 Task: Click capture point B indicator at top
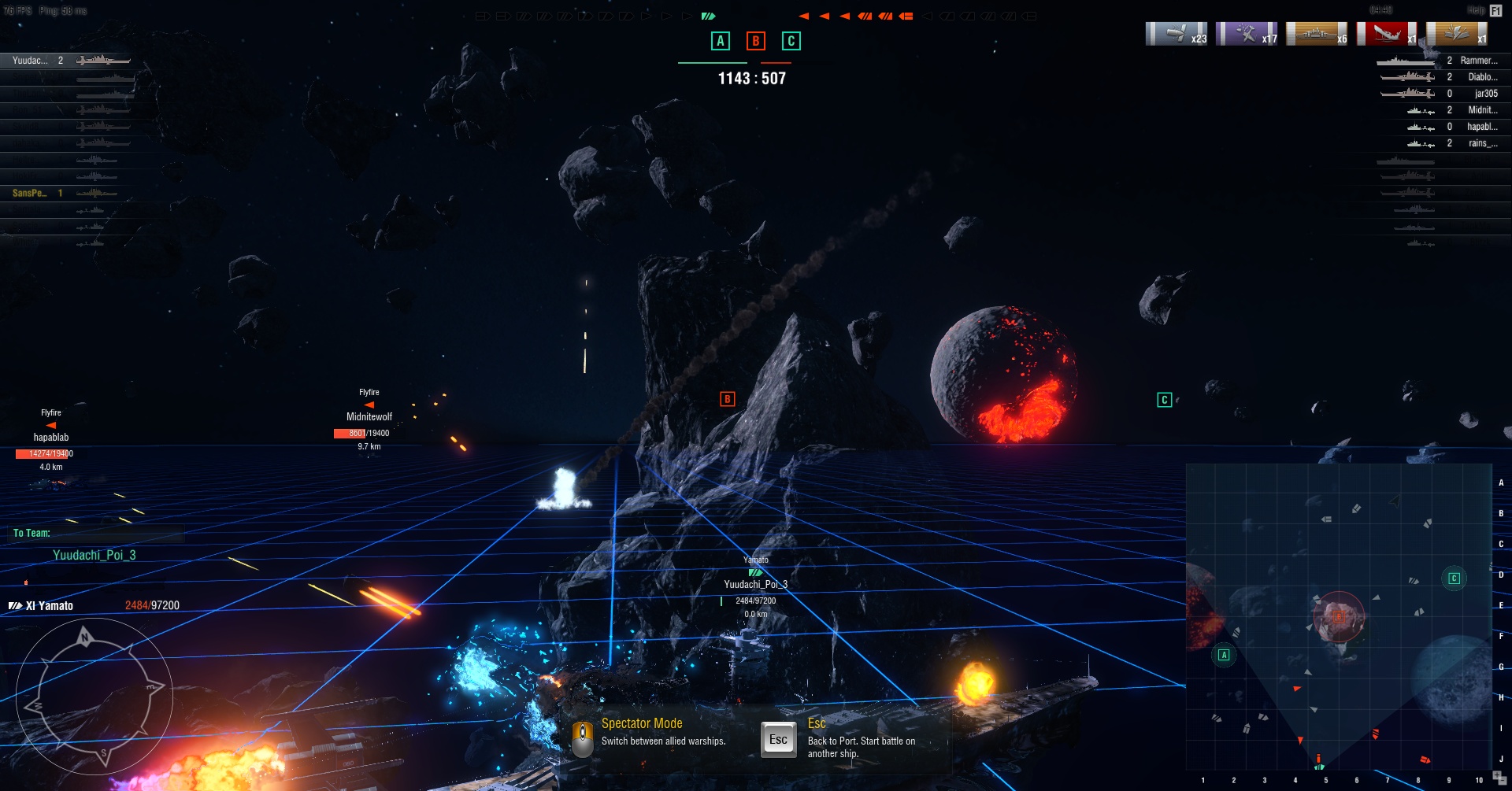point(755,41)
